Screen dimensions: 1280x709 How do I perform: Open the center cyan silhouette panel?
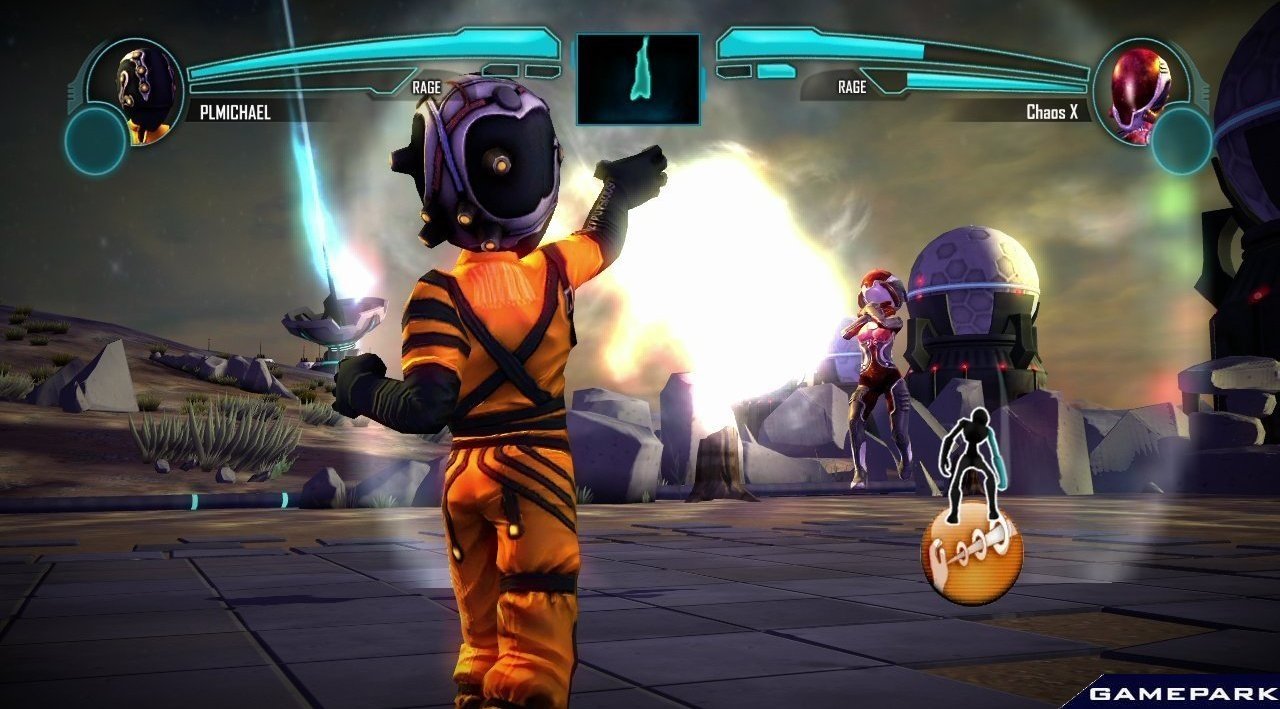coord(638,79)
